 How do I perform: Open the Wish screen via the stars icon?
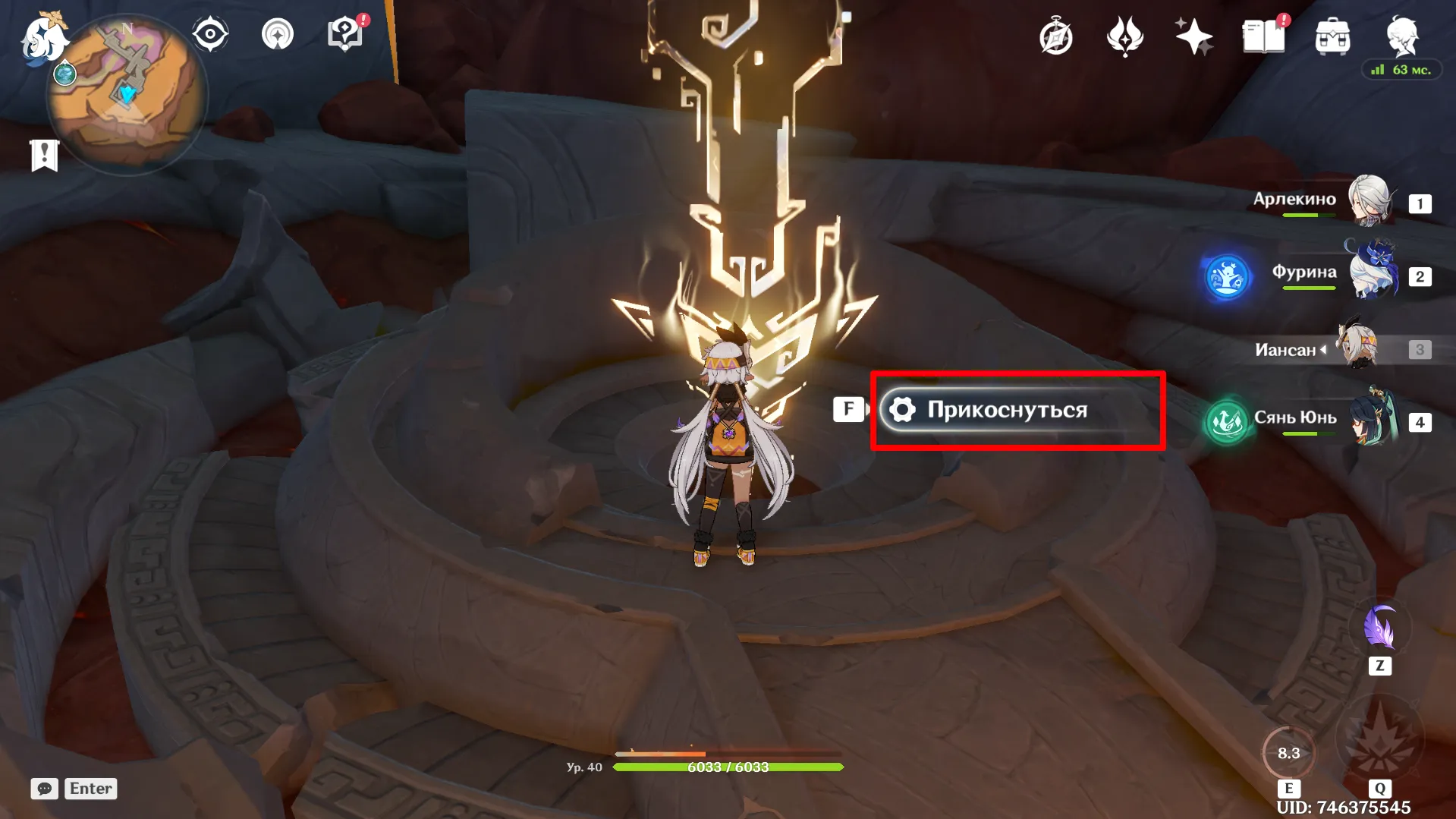point(1193,36)
